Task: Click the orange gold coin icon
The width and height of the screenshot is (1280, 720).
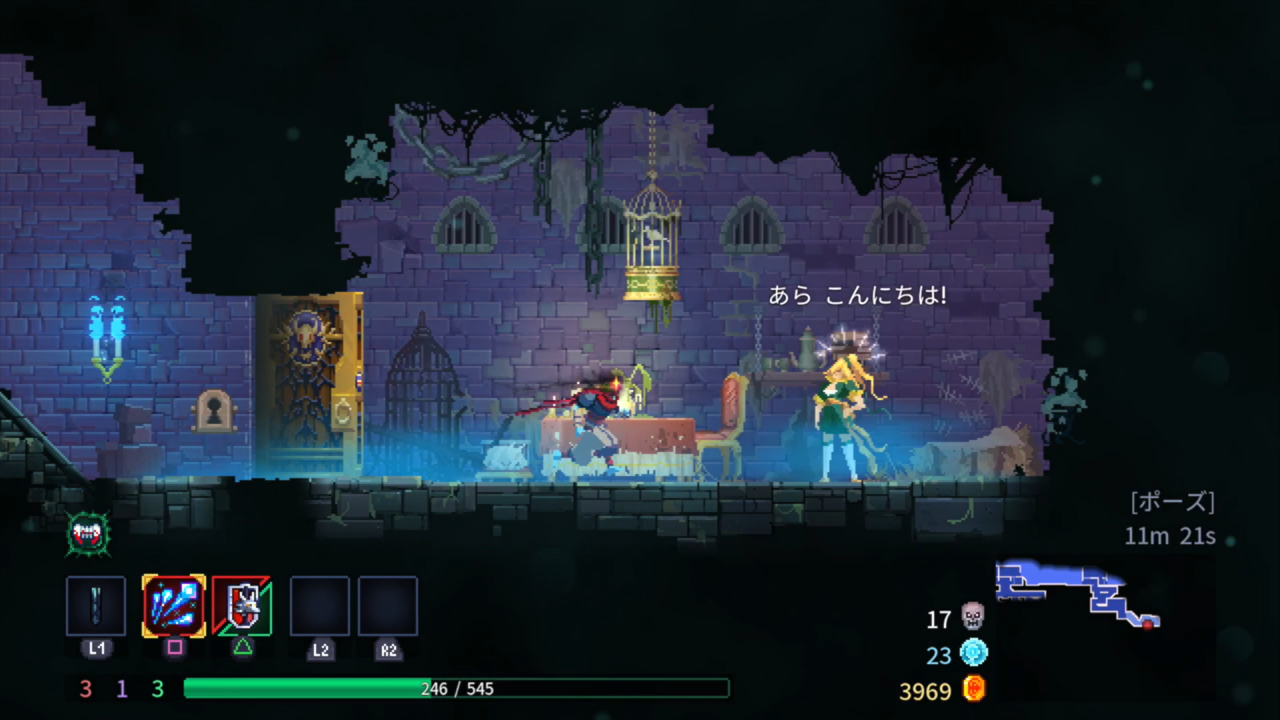Action: pos(973,688)
